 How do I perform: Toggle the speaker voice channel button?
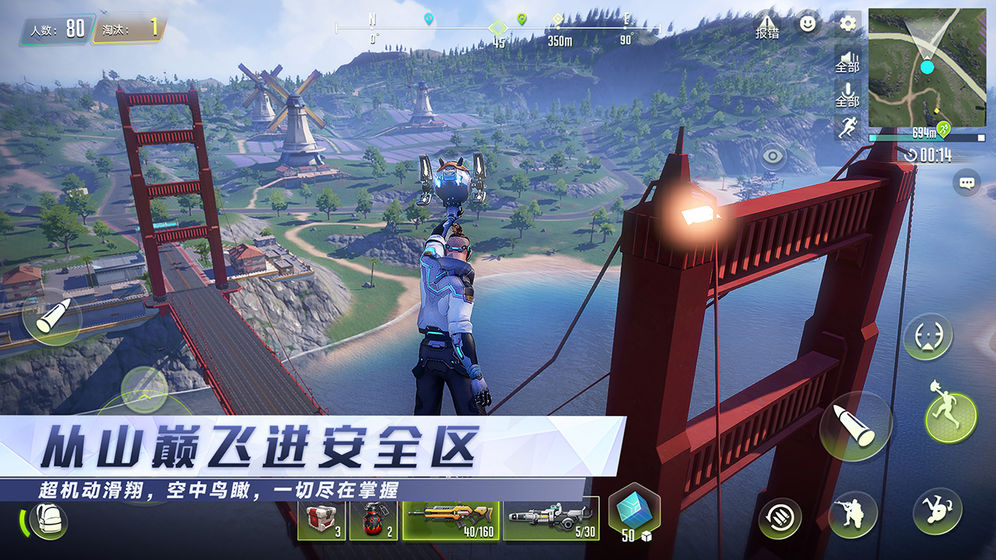pyautogui.click(x=848, y=61)
